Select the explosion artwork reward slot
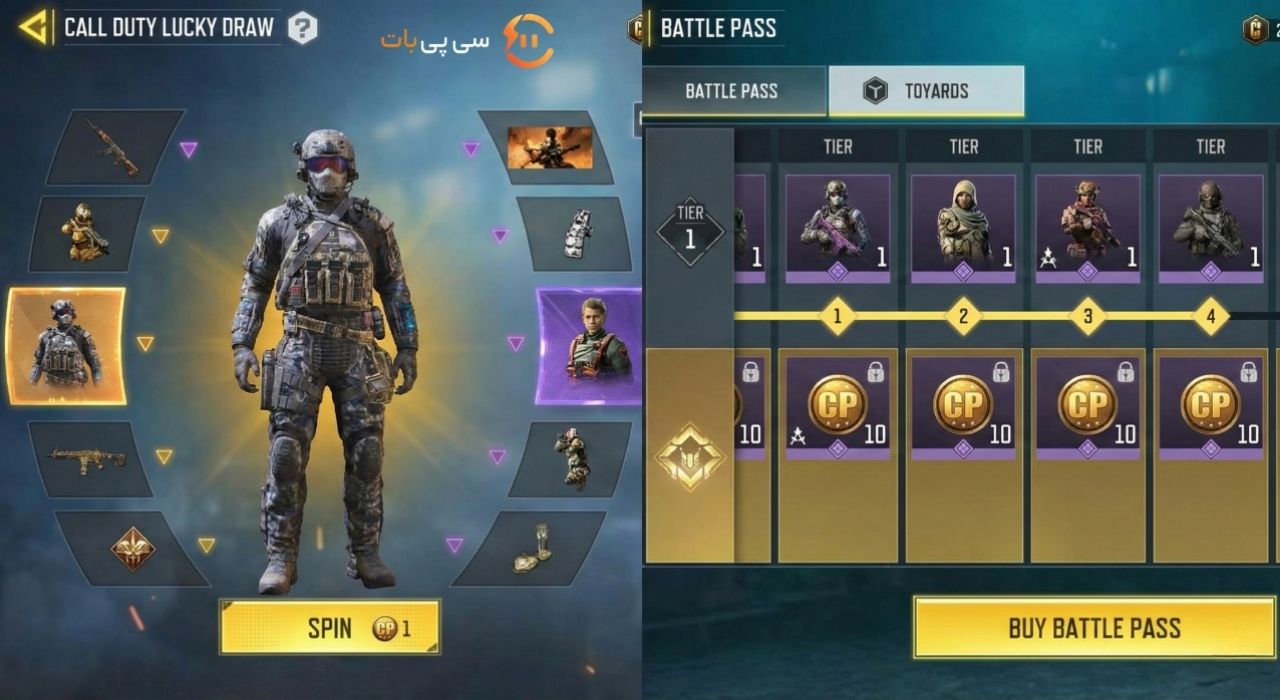The image size is (1280, 700). coord(549,147)
